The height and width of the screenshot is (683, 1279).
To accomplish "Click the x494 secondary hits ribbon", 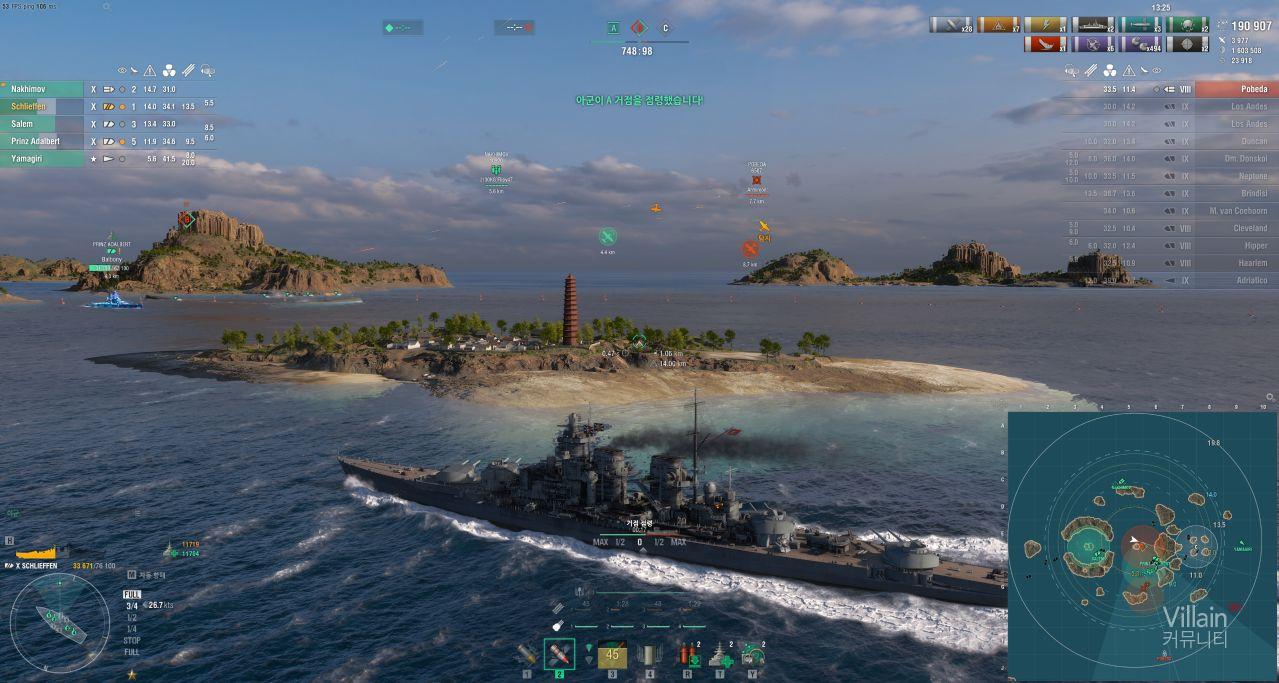I will pyautogui.click(x=1142, y=44).
